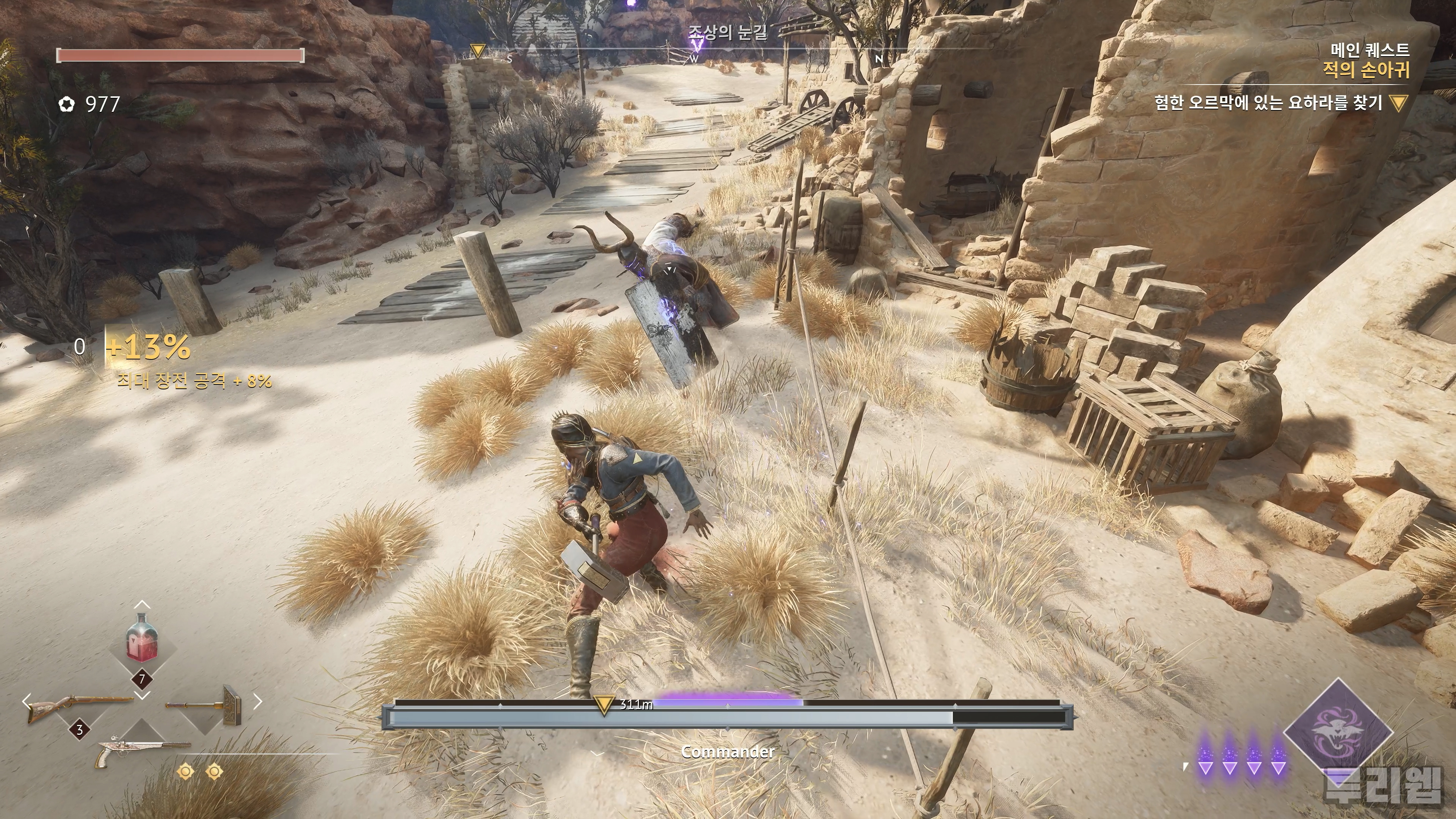Viewport: 1456px width, 819px height.
Task: Pick the flintlock pistol slot
Action: click(x=143, y=751)
